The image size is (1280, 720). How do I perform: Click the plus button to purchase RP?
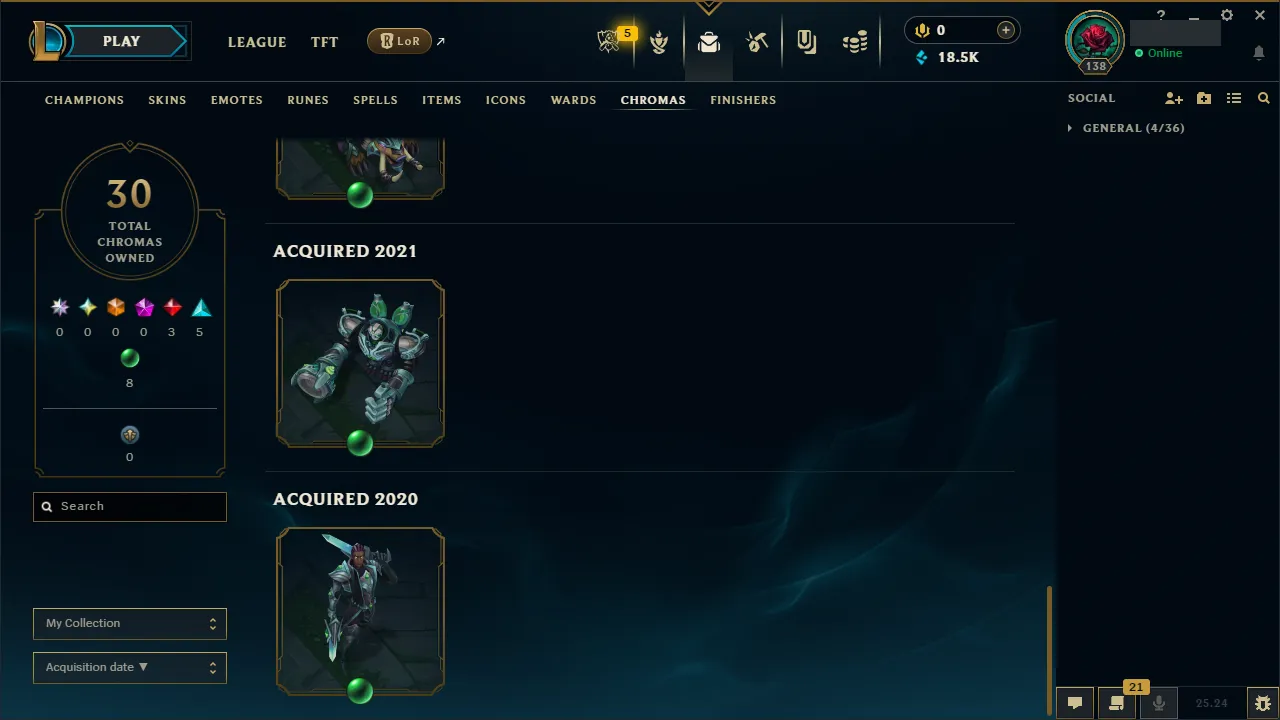[1005, 30]
